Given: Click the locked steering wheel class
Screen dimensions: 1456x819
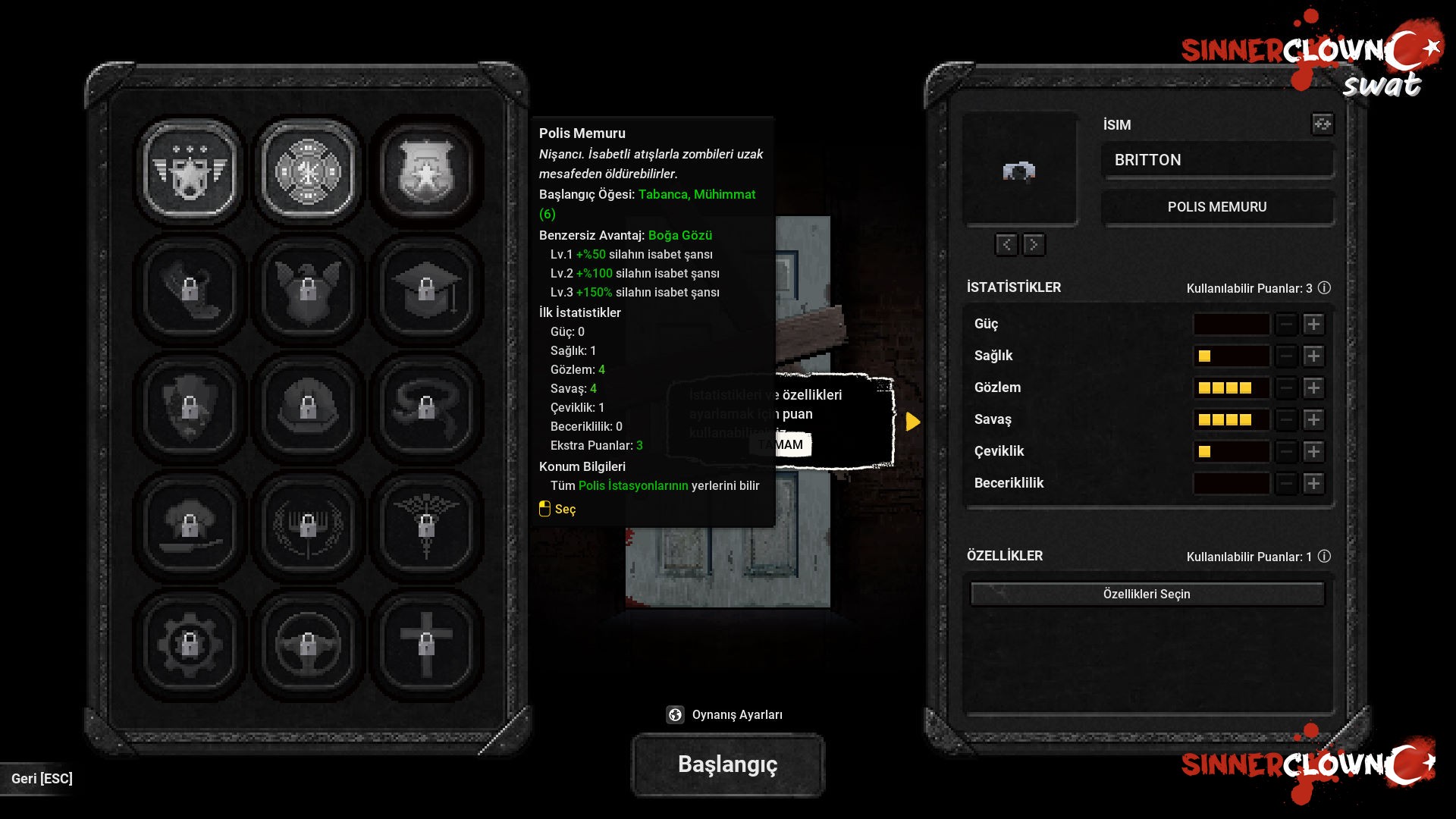Looking at the screenshot, I should pos(308,644).
